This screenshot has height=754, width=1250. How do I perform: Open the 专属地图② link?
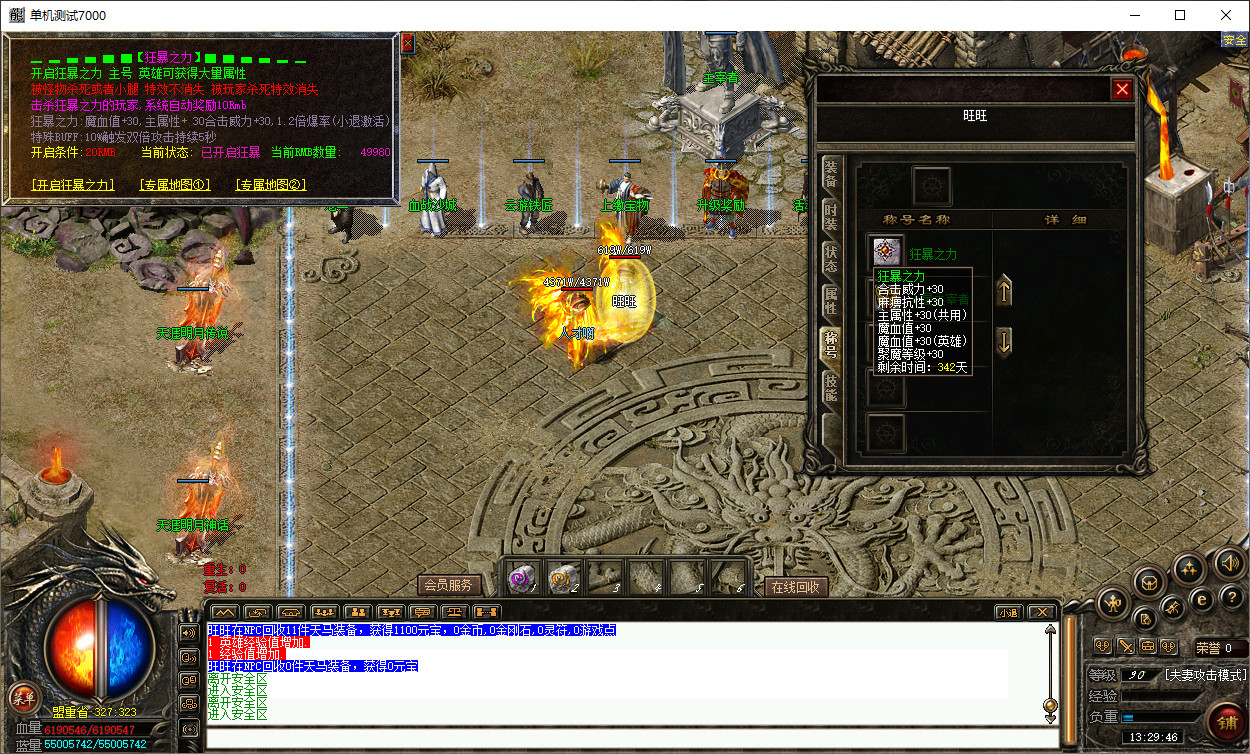click(271, 185)
